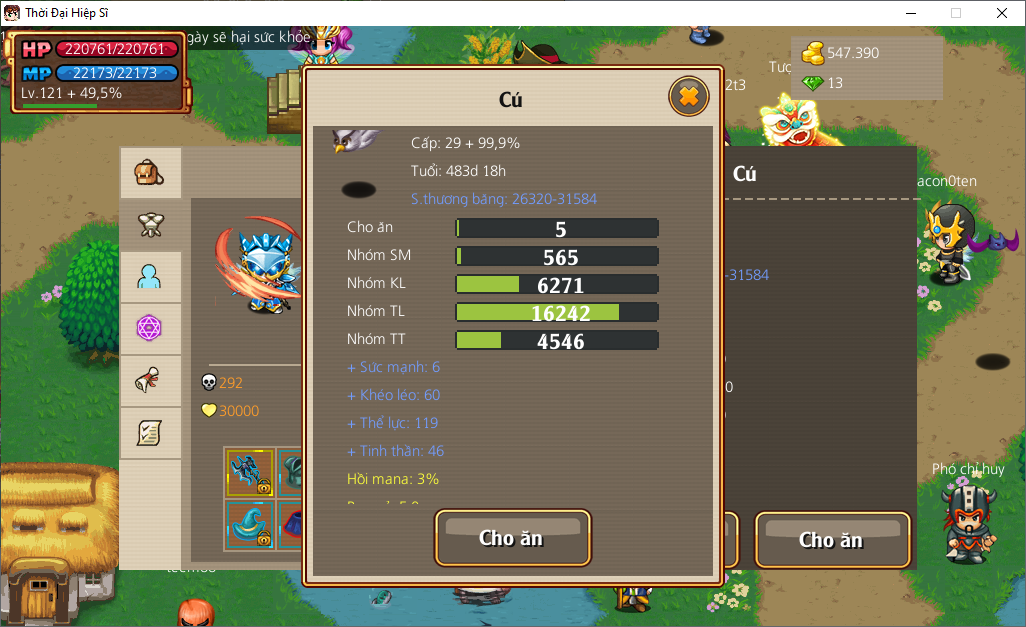This screenshot has height=627, width=1026.
Task: Open the backpack inventory tab
Action: (x=150, y=174)
